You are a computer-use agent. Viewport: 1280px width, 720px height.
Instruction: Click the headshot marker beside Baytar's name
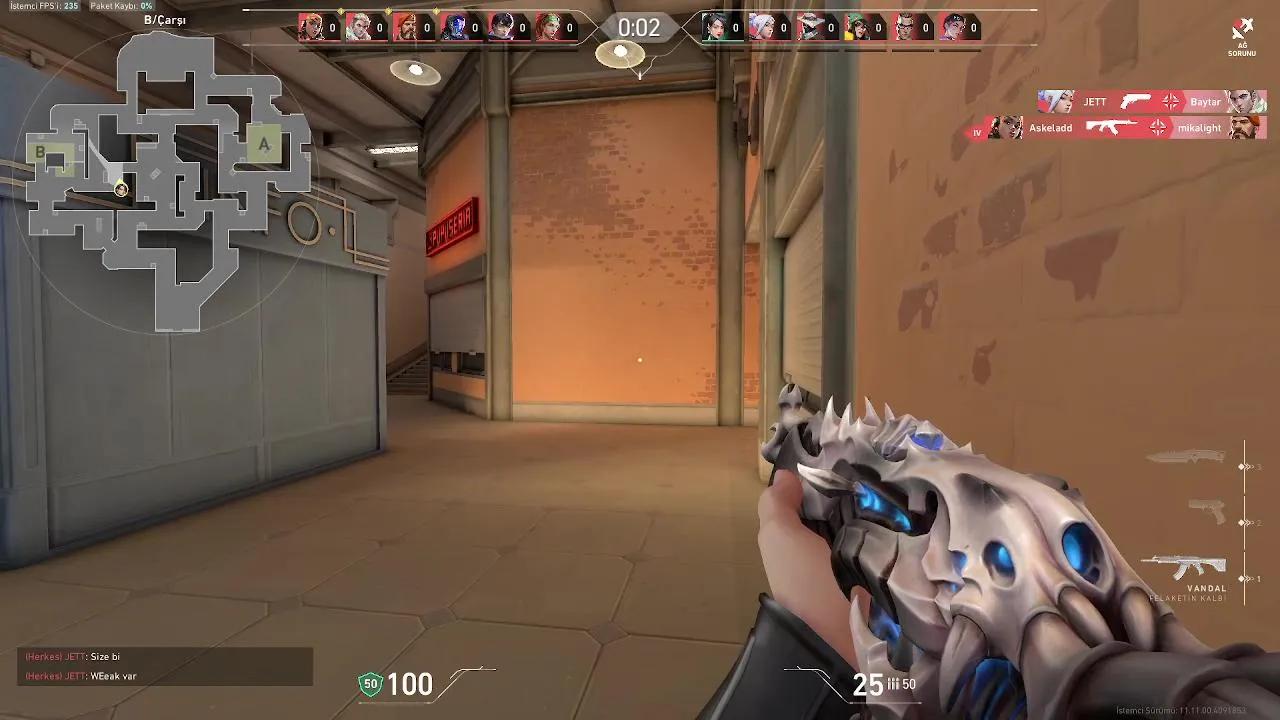[1168, 102]
